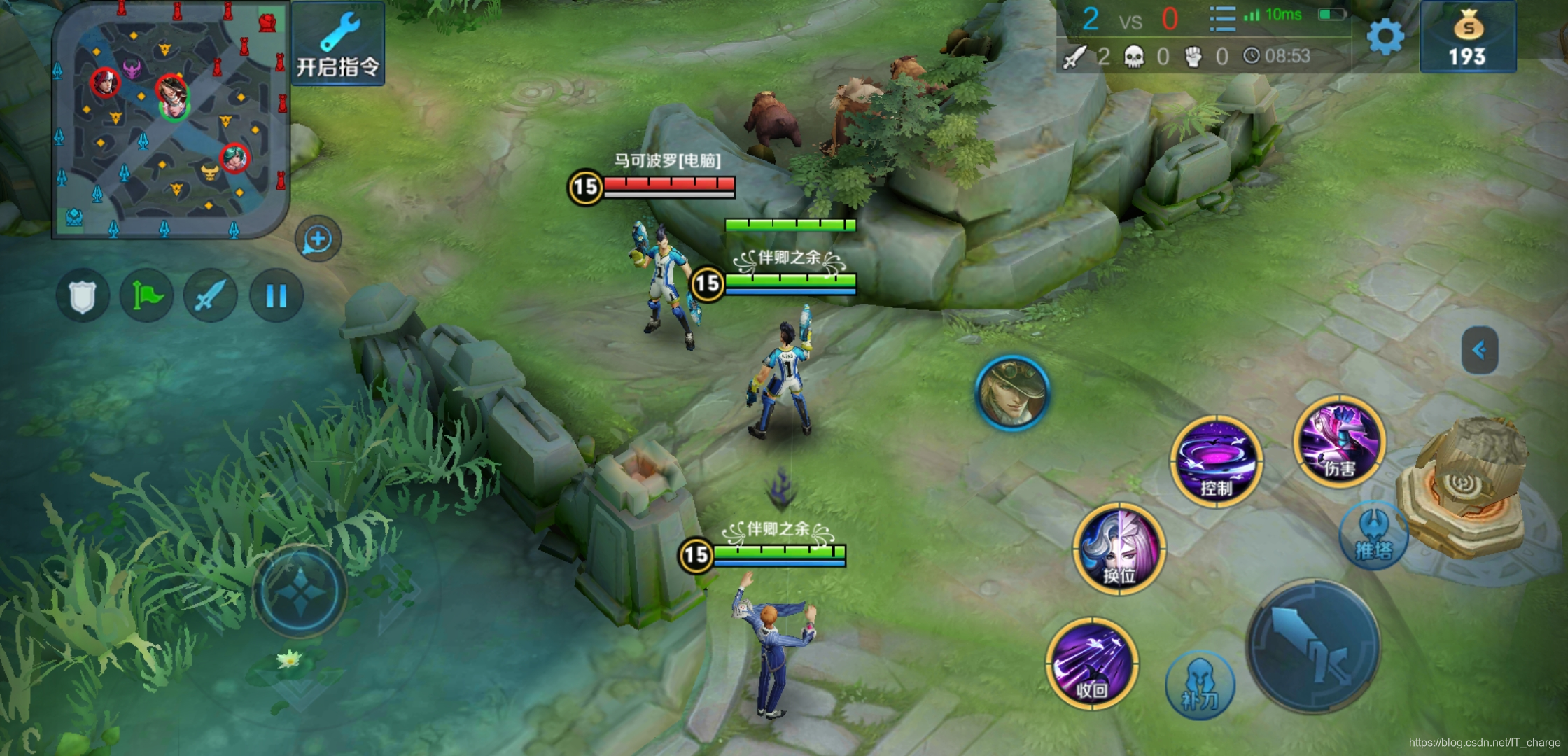Image resolution: width=1568 pixels, height=756 pixels.
Task: Click the minimap
Action: [x=170, y=120]
